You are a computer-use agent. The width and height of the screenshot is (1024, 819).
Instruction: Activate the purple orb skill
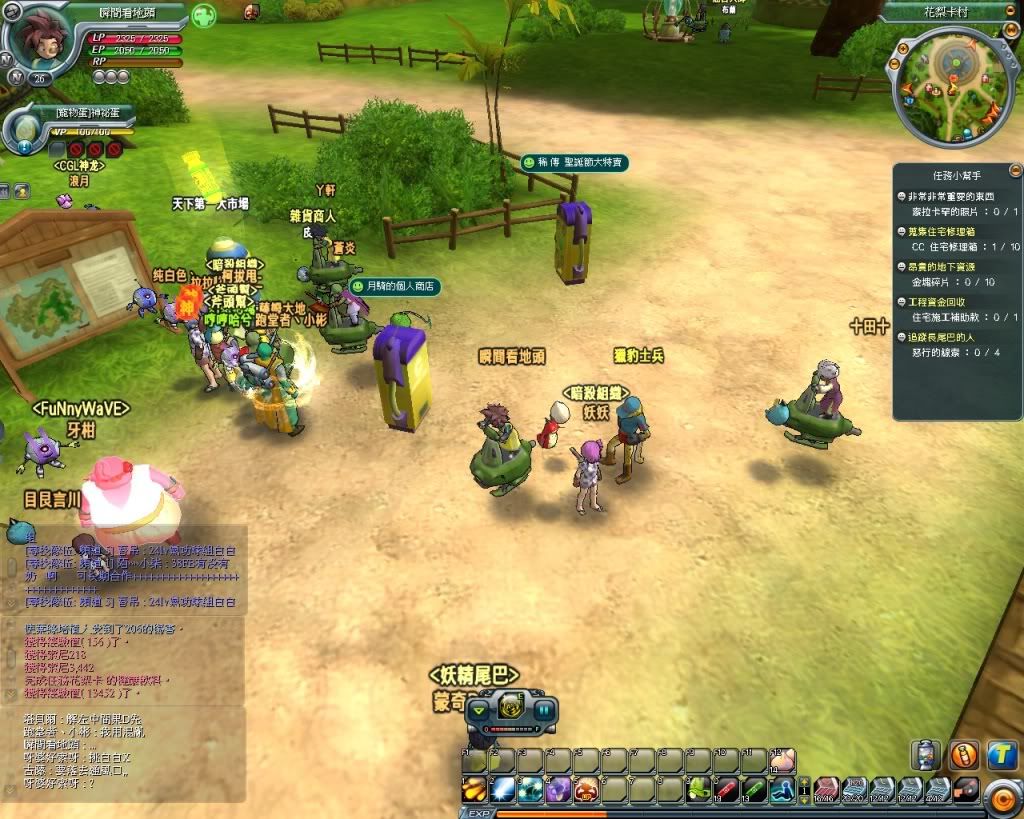(558, 789)
